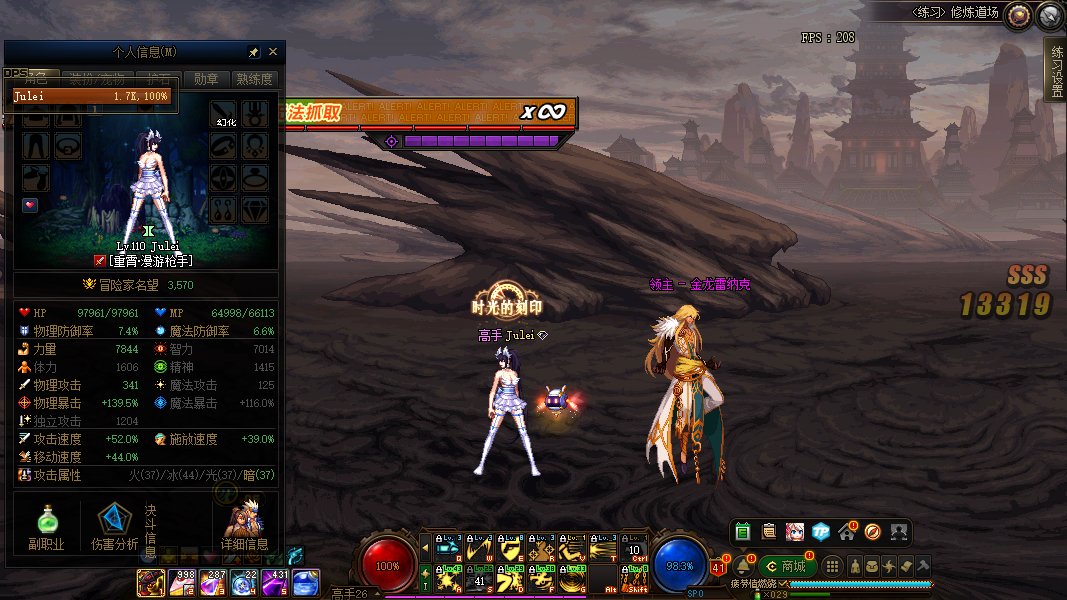This screenshot has width=1067, height=600.
Task: Open the 练习设置 practice settings side tab
Action: click(1055, 70)
